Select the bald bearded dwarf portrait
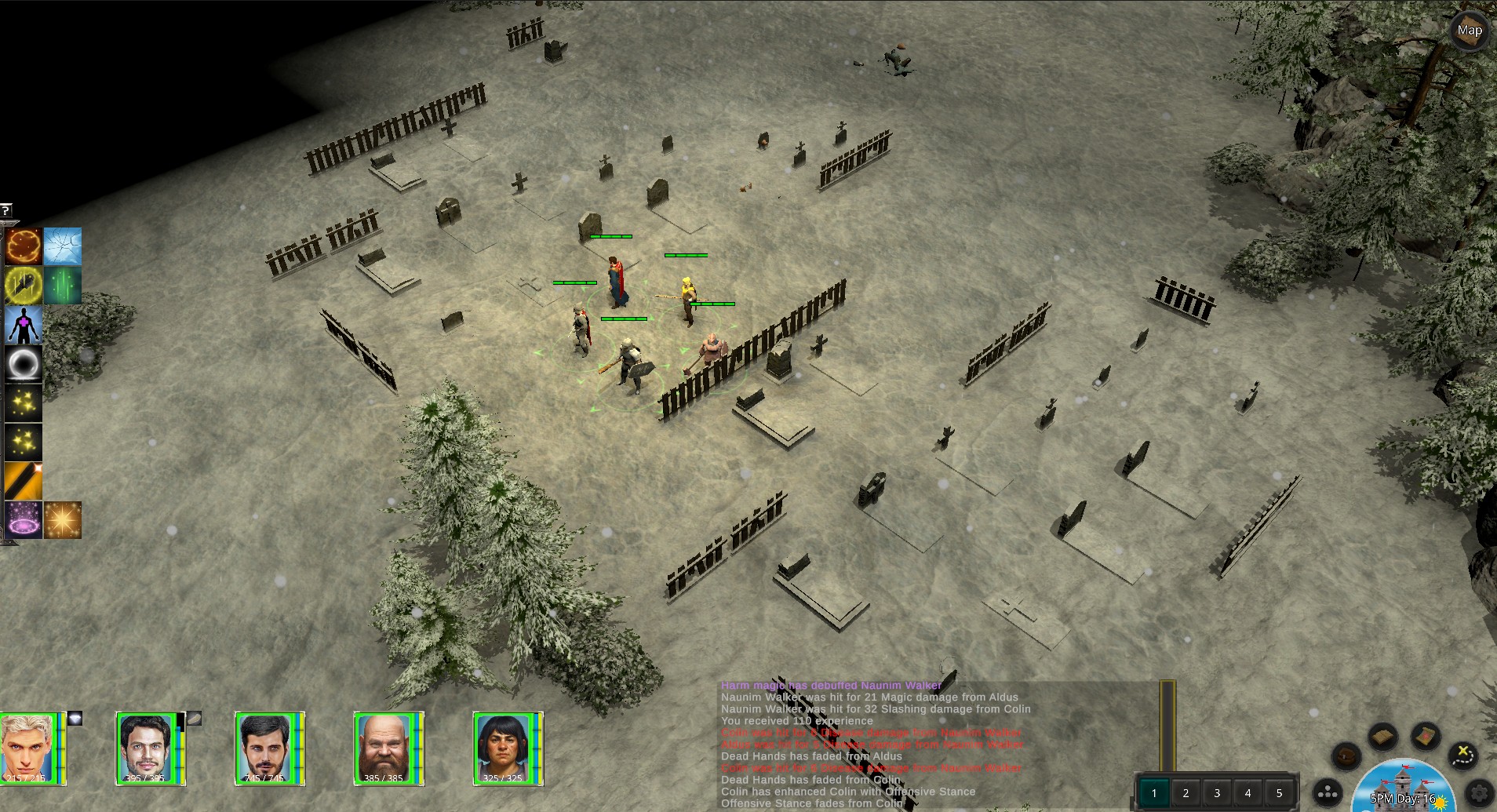The height and width of the screenshot is (812, 1497). (x=385, y=748)
